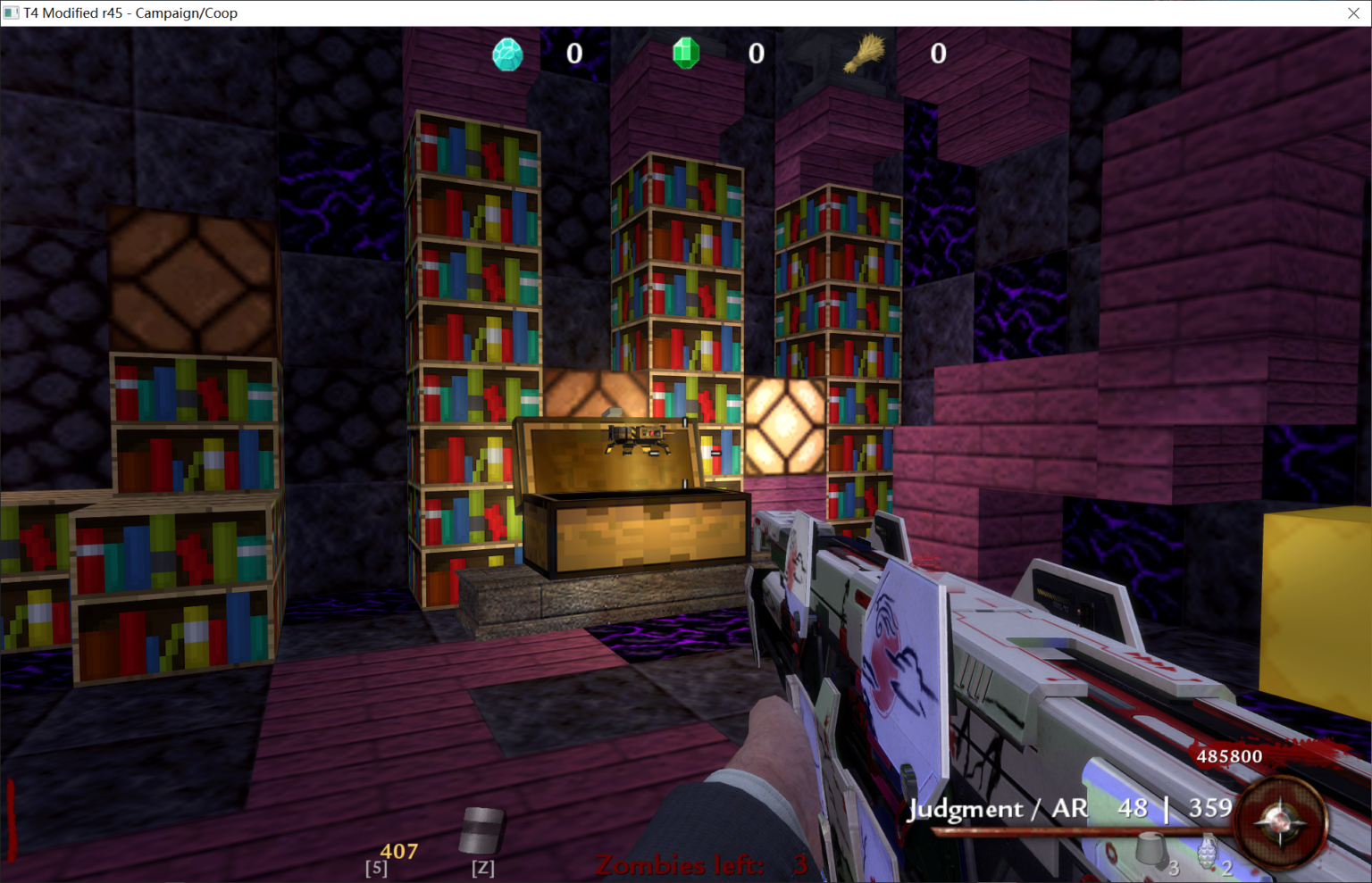
Task: Select the score value 485800
Action: pyautogui.click(x=1228, y=756)
